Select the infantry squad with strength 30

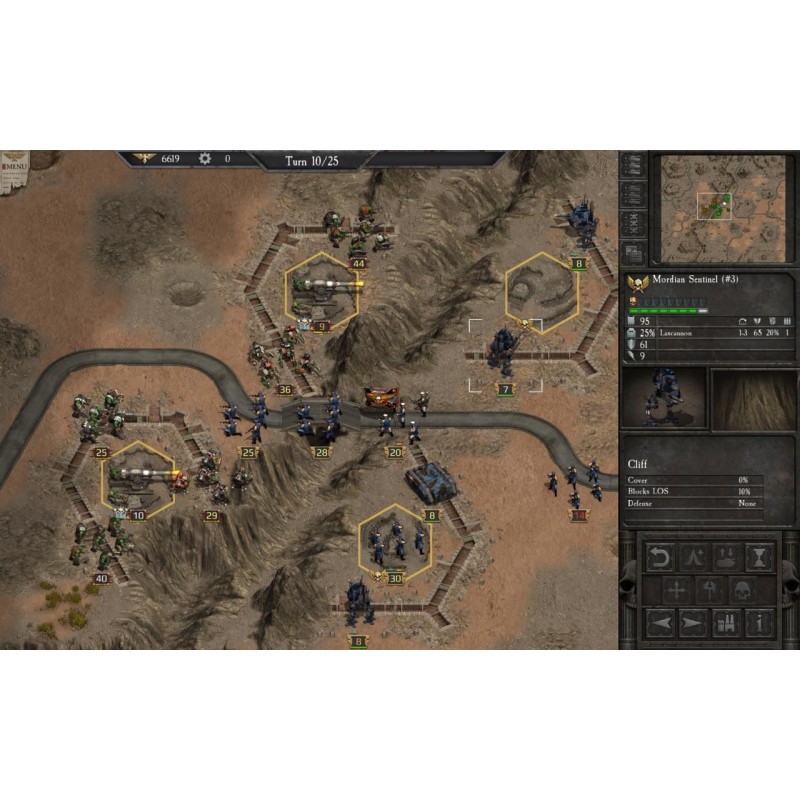click(394, 543)
